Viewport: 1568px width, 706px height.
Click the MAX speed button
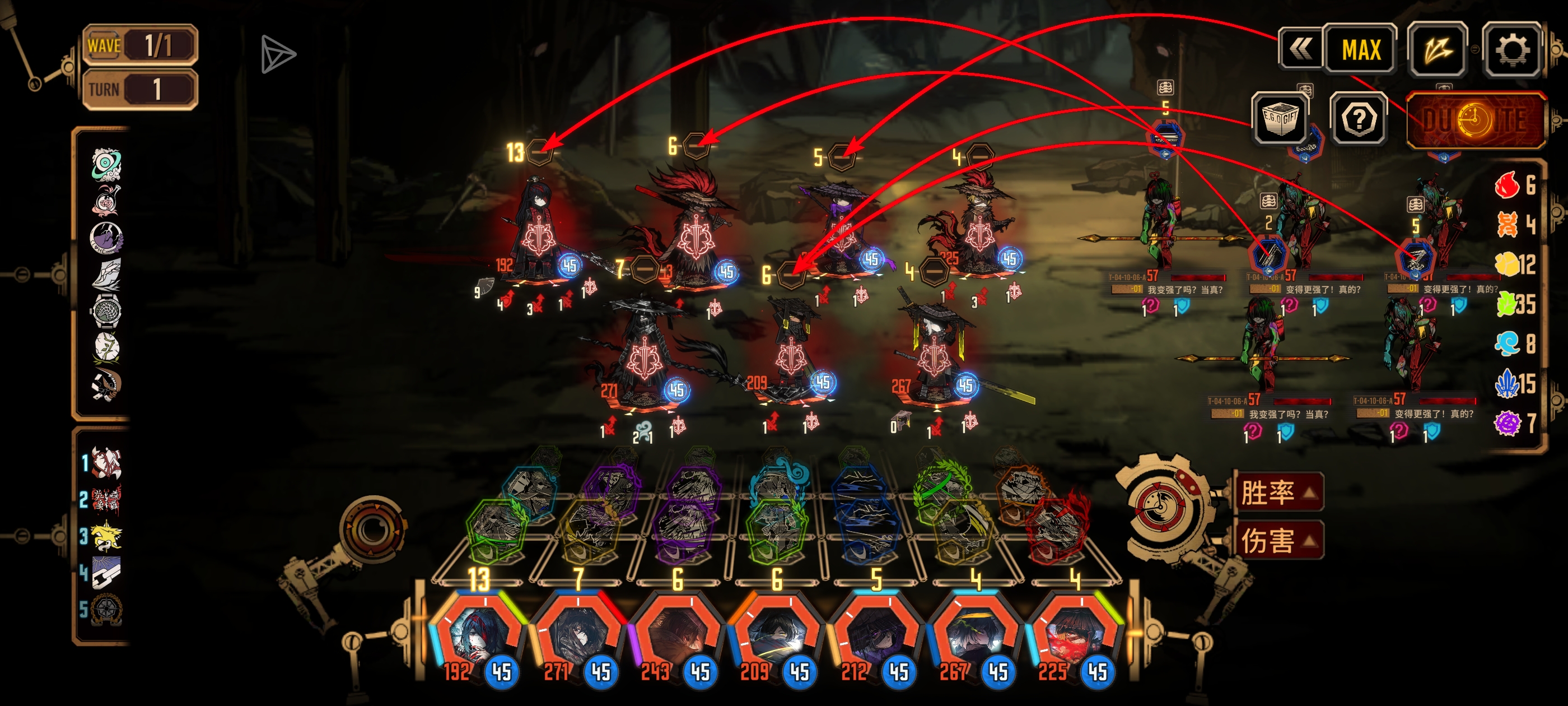pyautogui.click(x=1361, y=50)
